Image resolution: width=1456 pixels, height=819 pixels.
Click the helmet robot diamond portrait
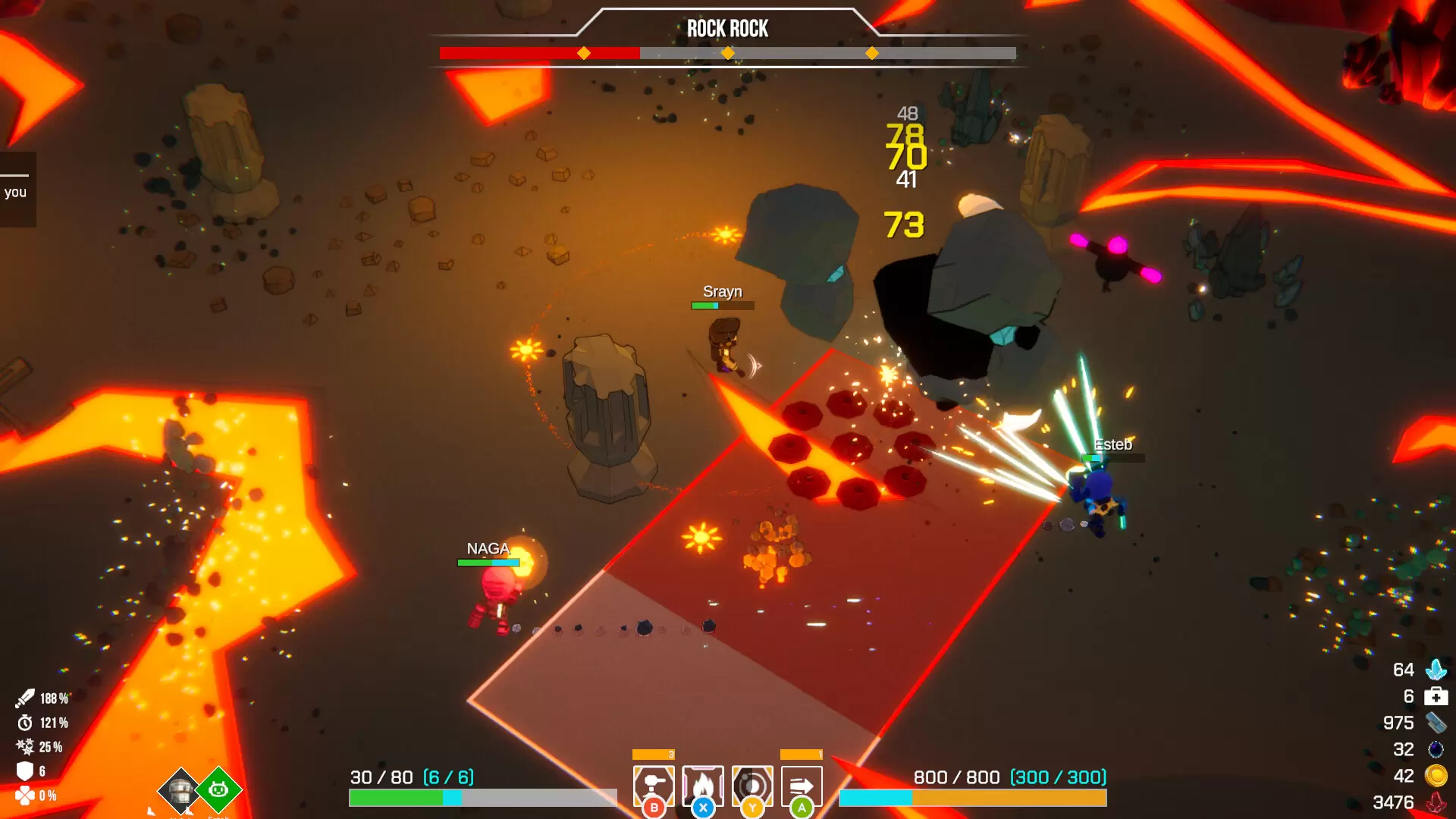(180, 790)
